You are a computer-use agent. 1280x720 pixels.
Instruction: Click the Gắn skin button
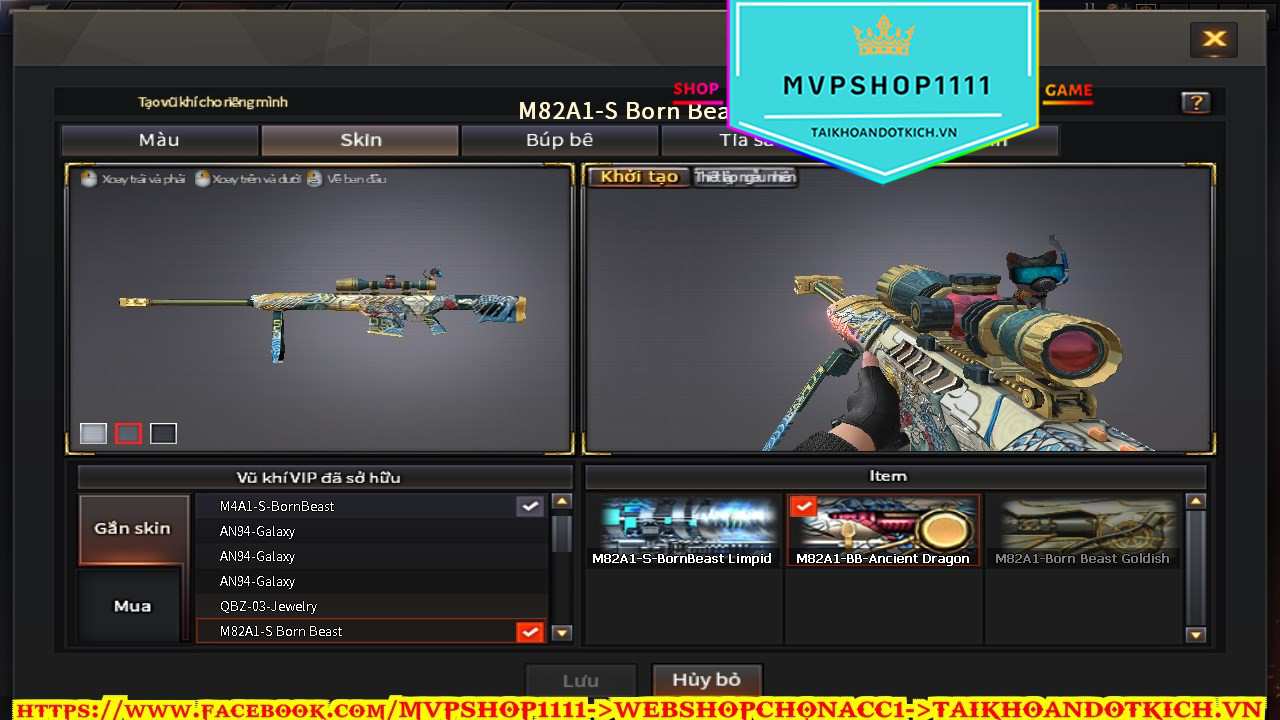[133, 528]
